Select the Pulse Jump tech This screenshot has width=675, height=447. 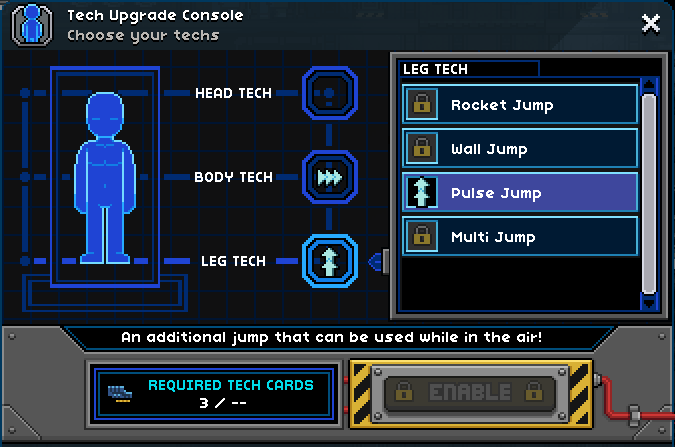[x=520, y=193]
